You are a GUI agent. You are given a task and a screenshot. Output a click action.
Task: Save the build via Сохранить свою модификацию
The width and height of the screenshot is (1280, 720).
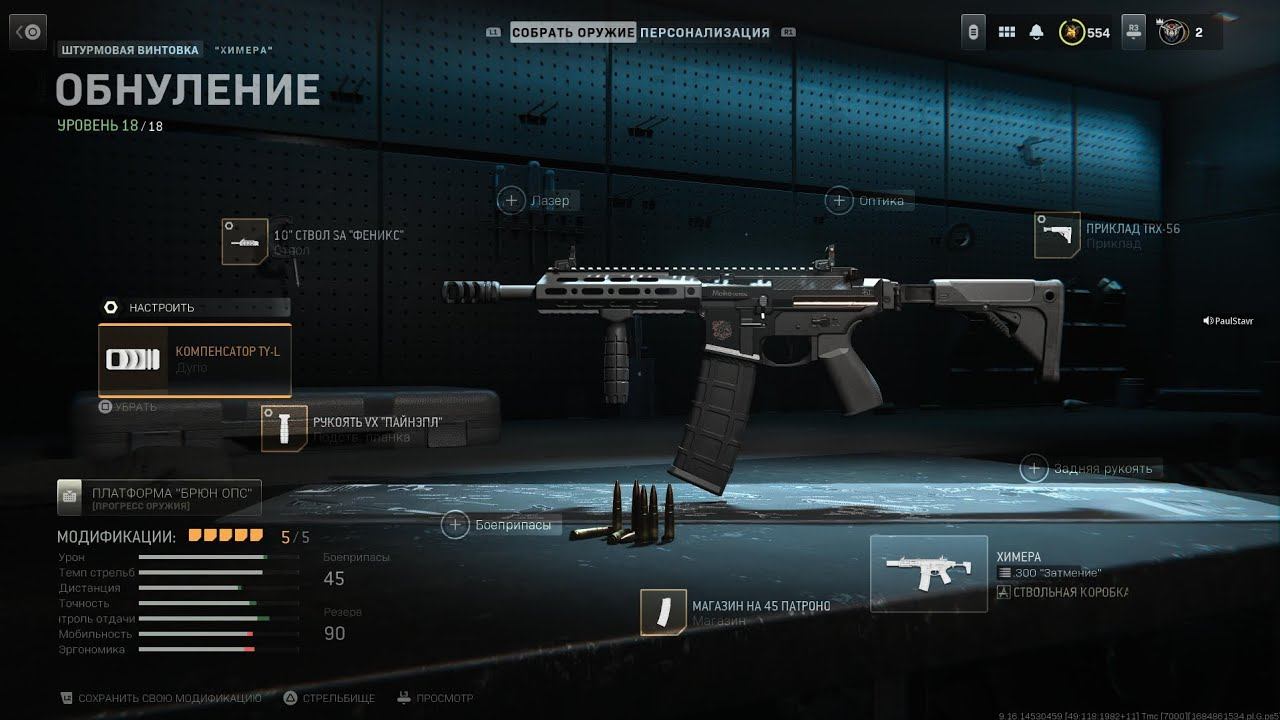pyautogui.click(x=160, y=698)
